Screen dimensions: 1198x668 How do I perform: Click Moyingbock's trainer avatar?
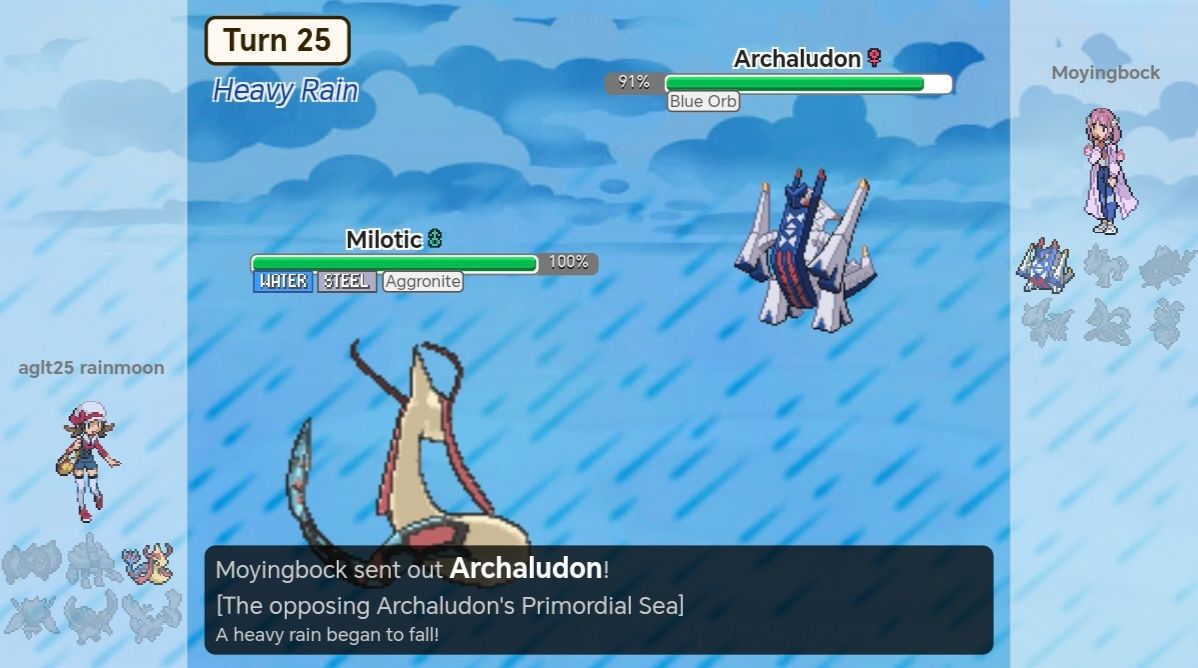point(1108,171)
